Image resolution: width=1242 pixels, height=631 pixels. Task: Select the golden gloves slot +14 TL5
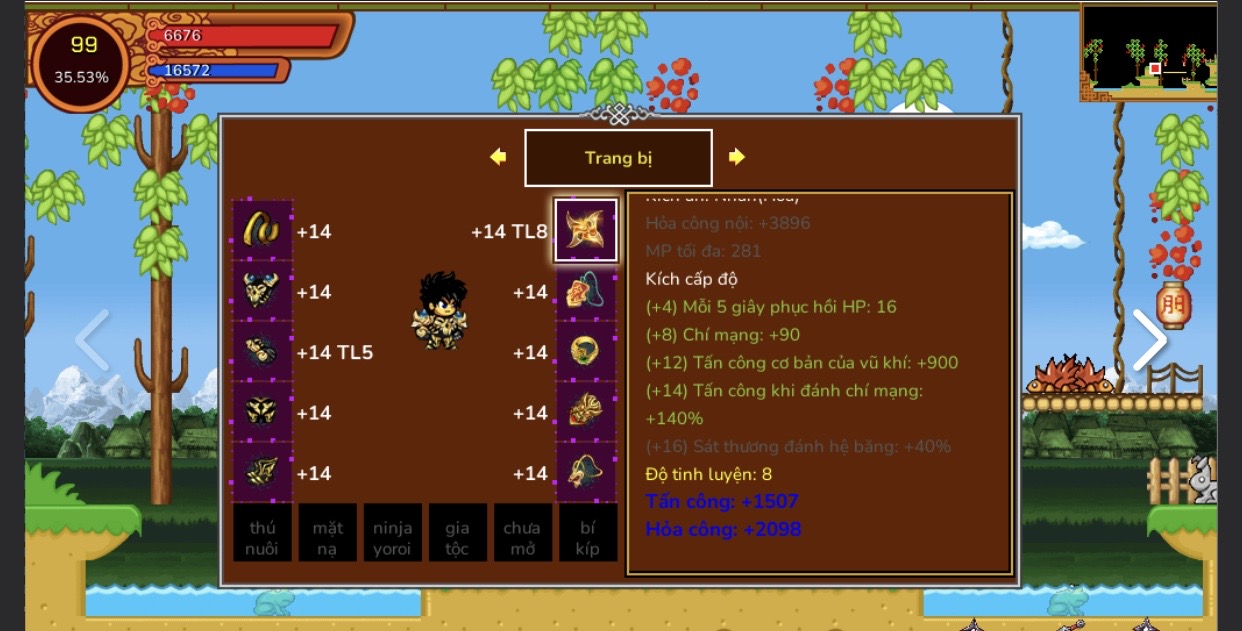(262, 352)
